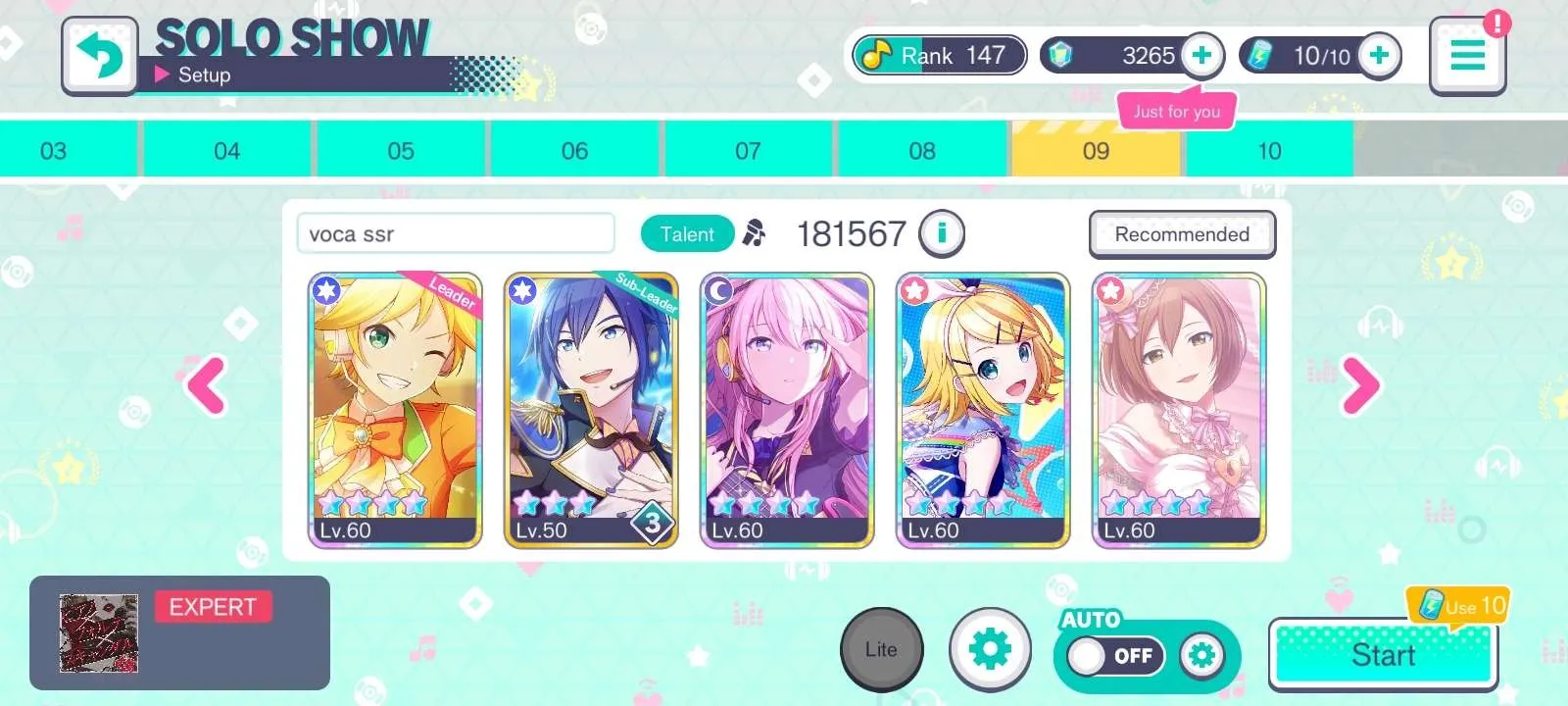
Task: Advance to next team with right arrow
Action: pyautogui.click(x=1360, y=385)
